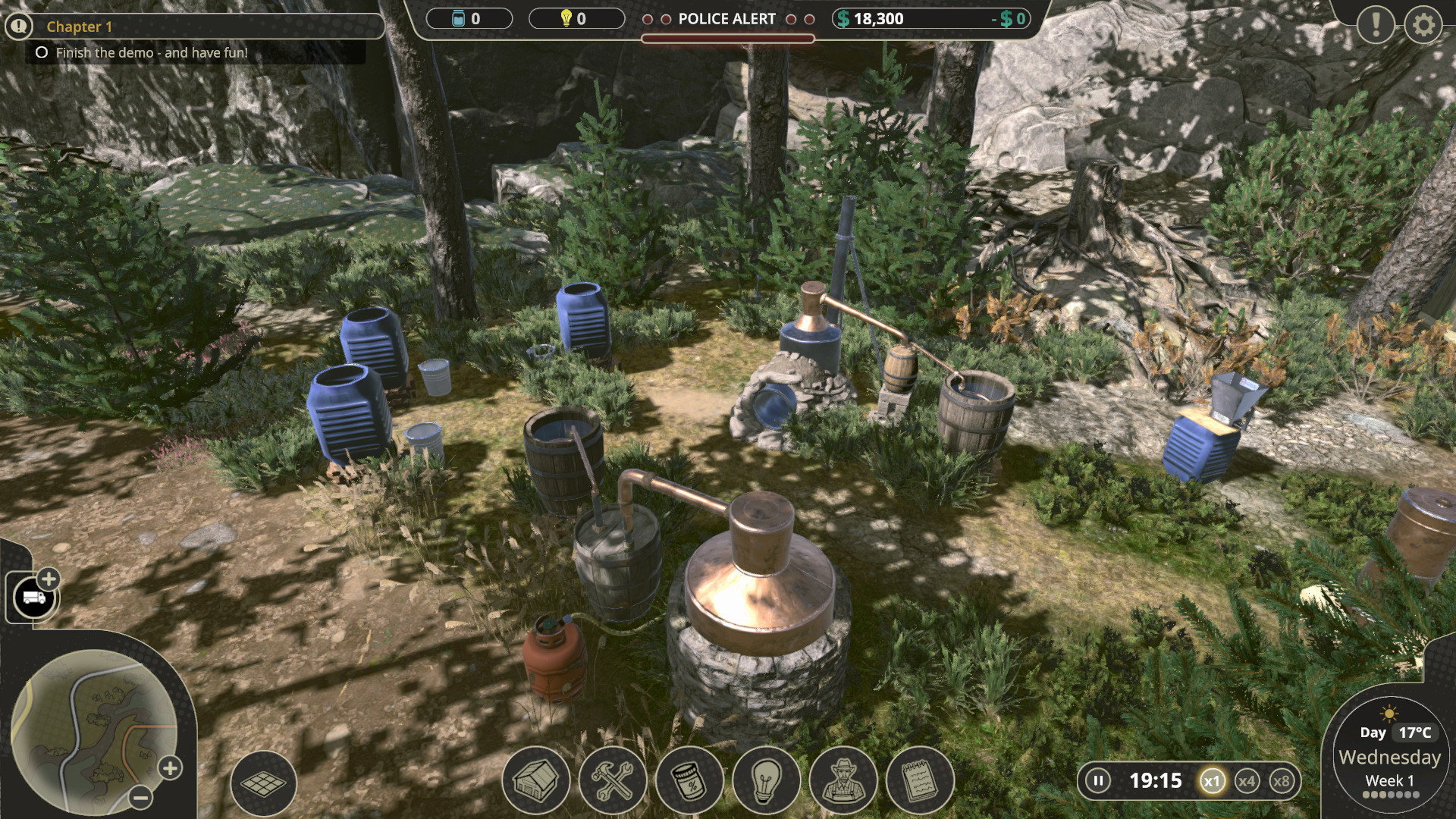Open the moonshine jar percentage menu
This screenshot has height=819, width=1456.
tap(689, 780)
